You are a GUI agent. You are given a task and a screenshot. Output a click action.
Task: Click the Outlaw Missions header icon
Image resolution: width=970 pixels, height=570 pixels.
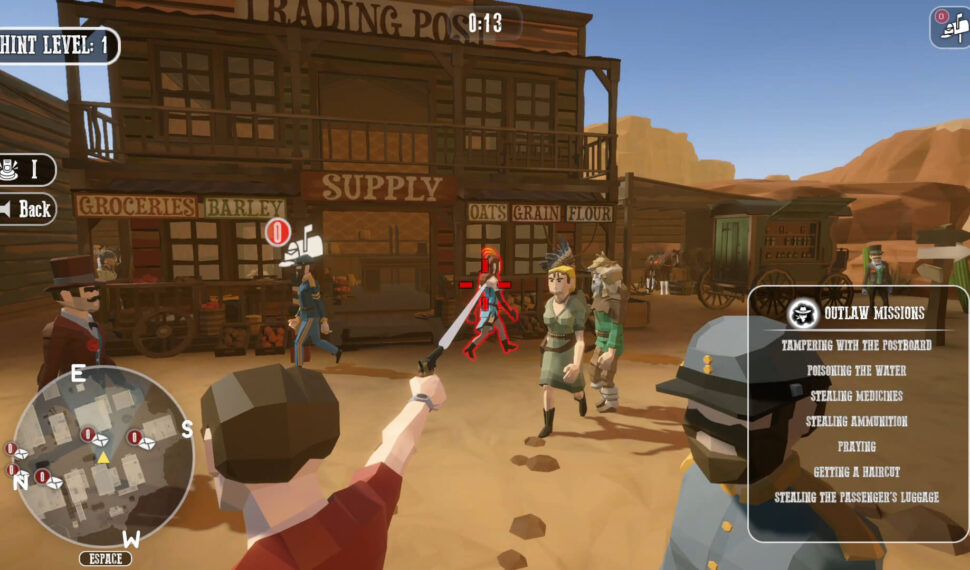(x=802, y=314)
